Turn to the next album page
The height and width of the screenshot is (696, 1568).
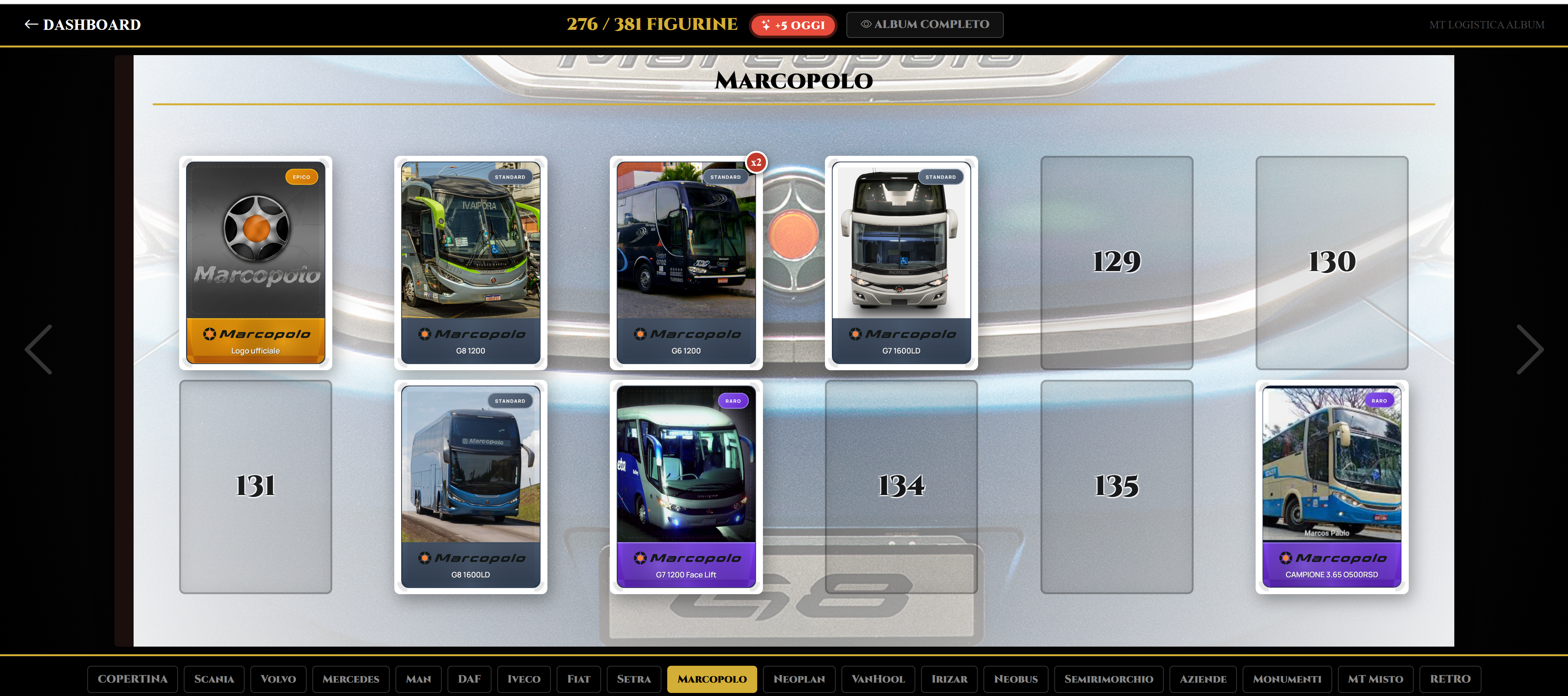coord(1529,349)
